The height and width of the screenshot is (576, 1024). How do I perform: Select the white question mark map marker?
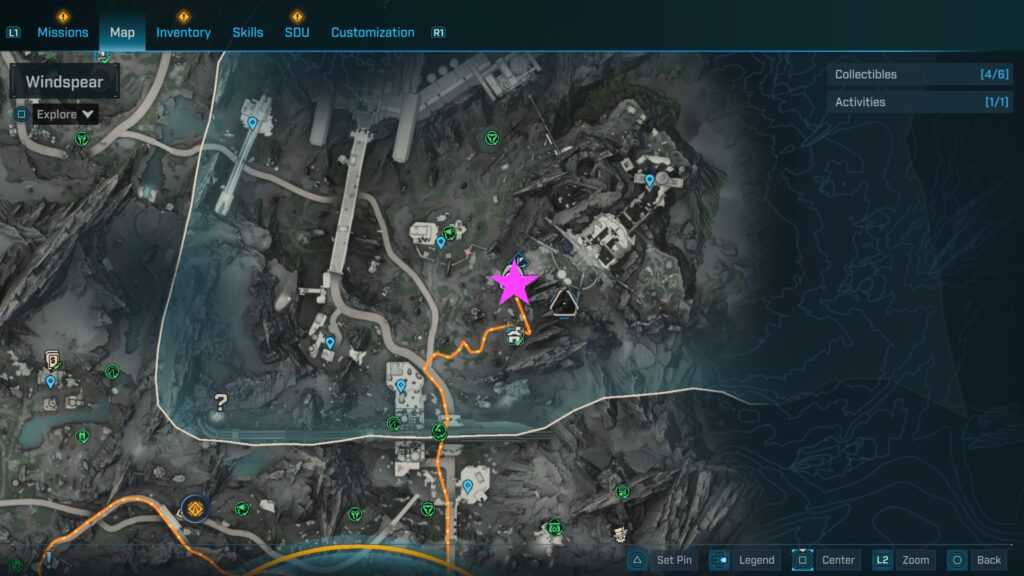(221, 403)
